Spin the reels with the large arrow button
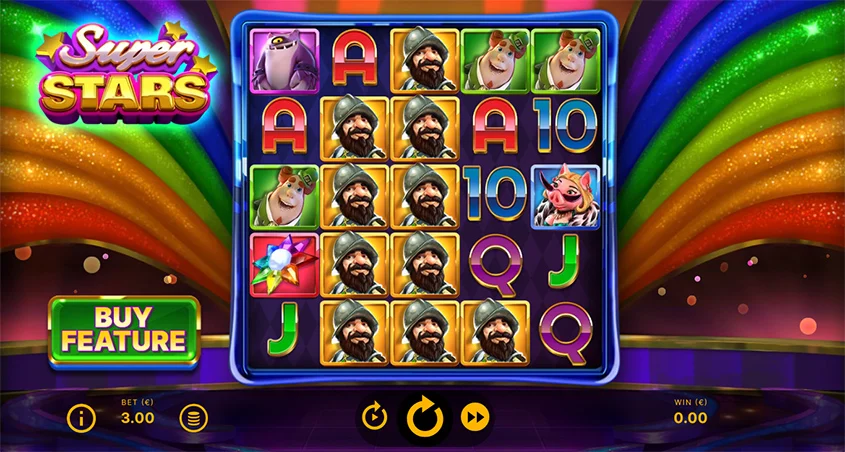Image resolution: width=845 pixels, height=452 pixels. click(x=424, y=416)
